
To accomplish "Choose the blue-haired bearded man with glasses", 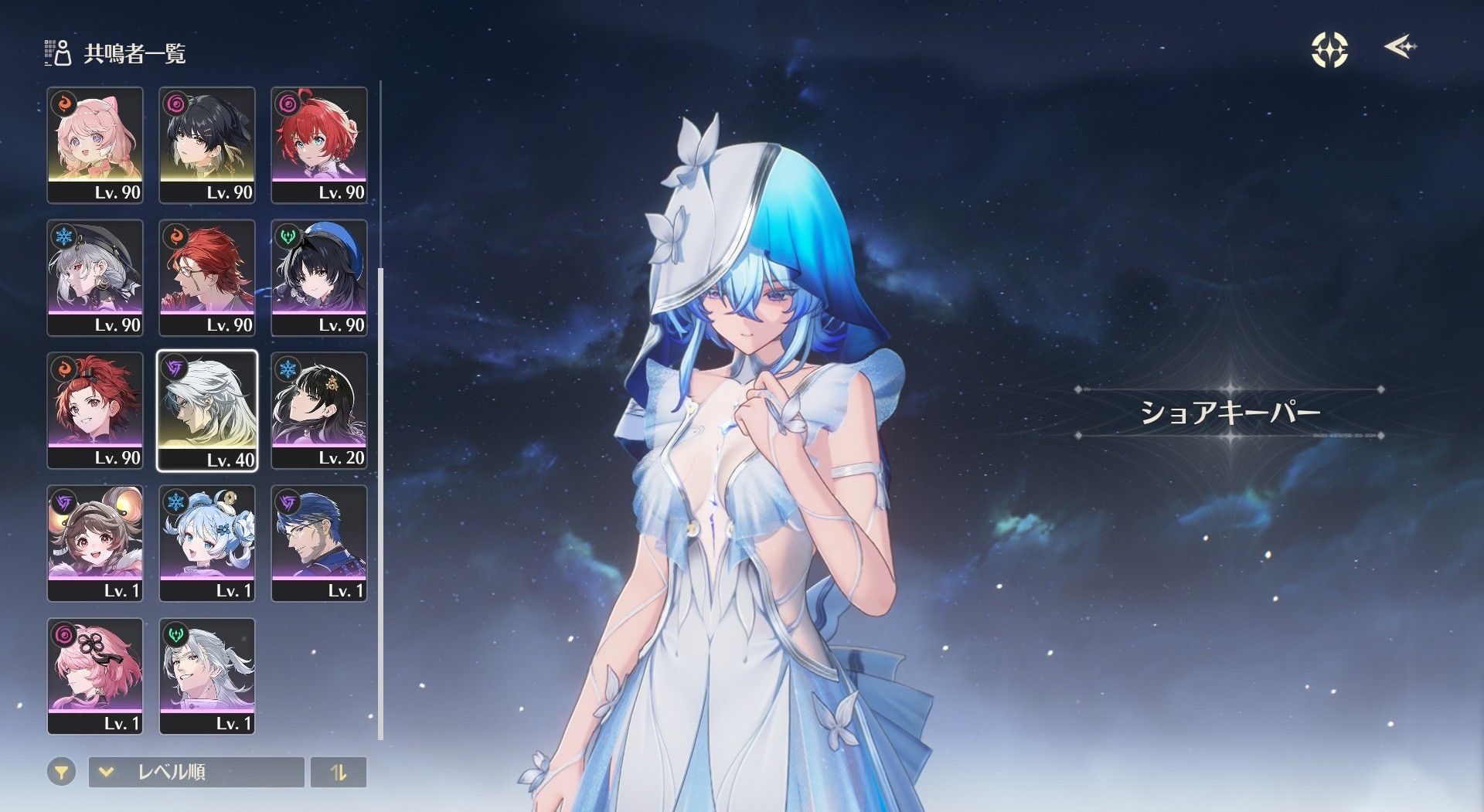I will [319, 543].
